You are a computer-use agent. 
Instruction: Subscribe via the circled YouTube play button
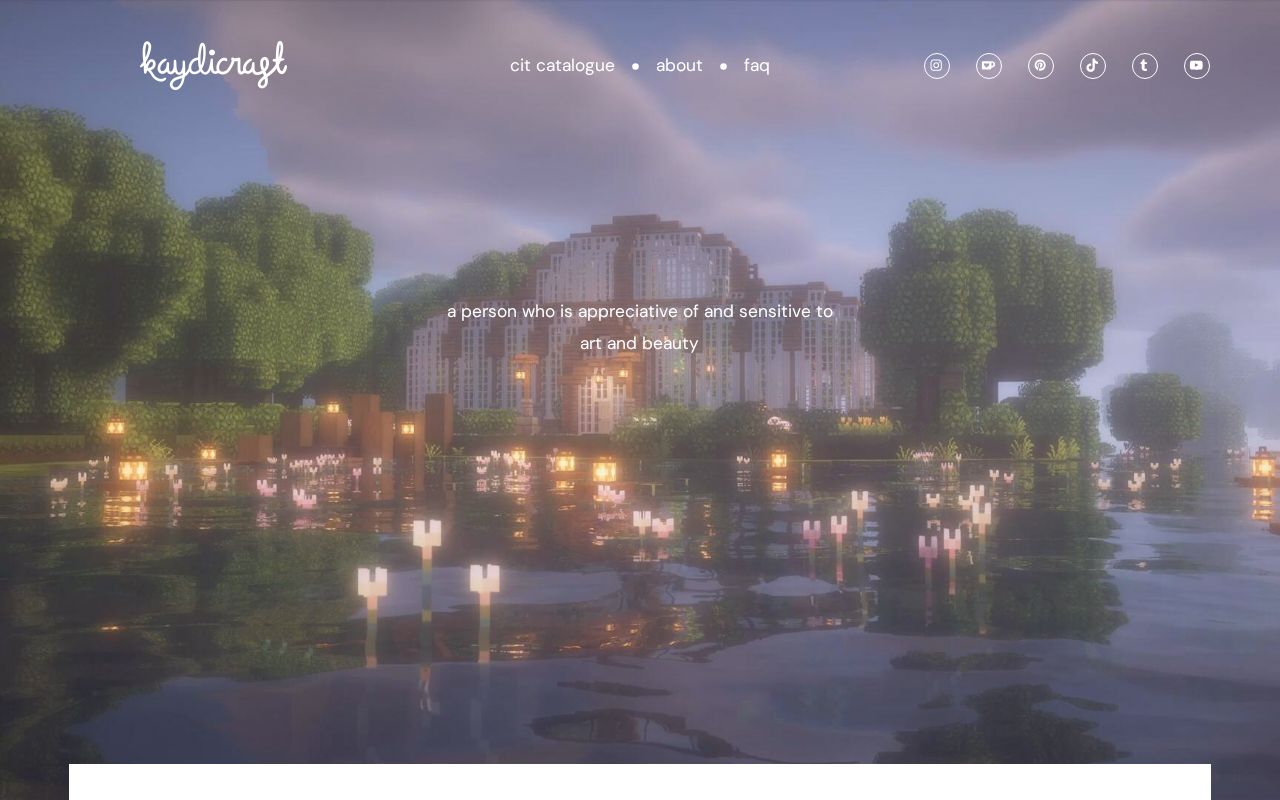(x=1197, y=65)
